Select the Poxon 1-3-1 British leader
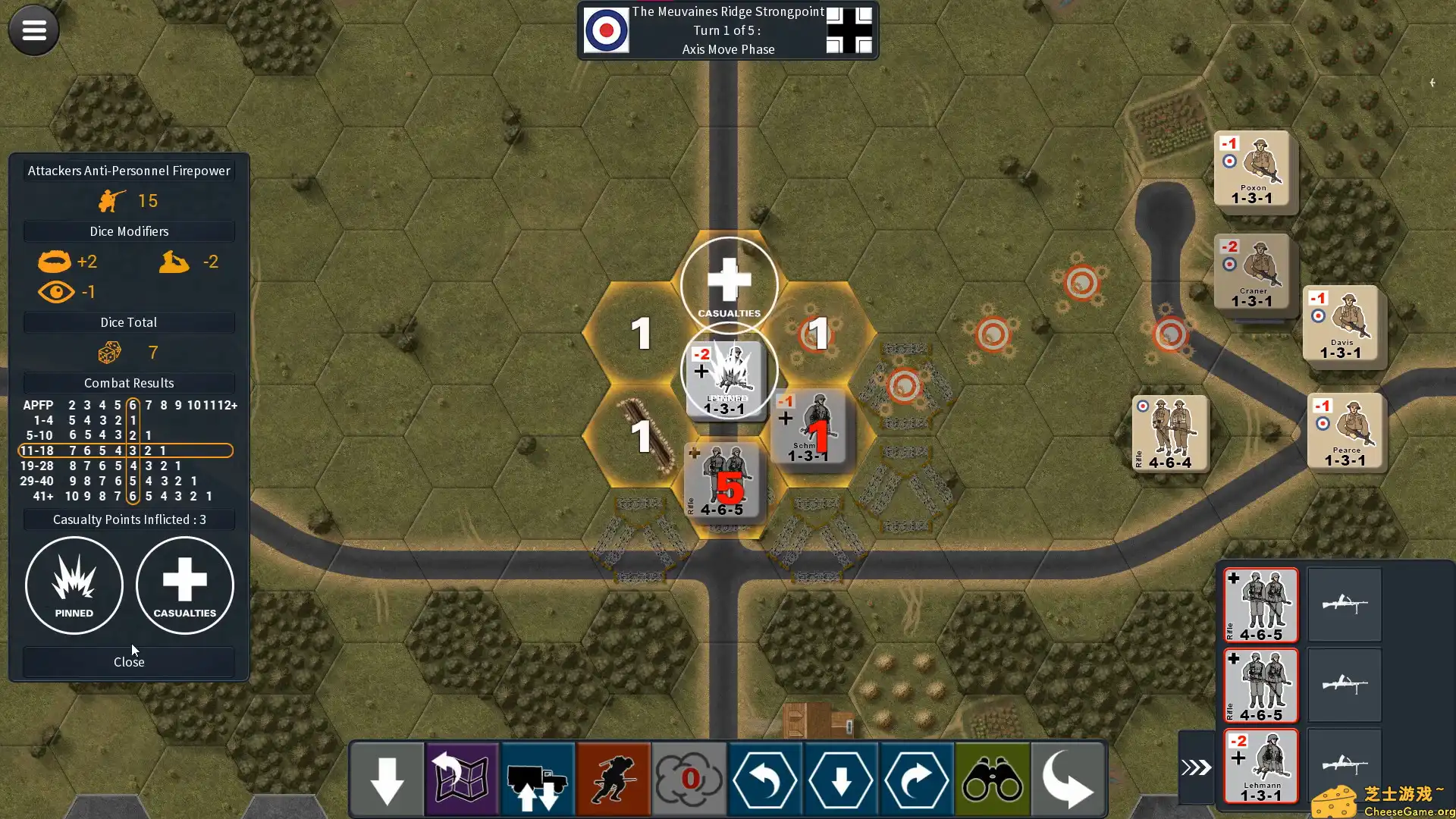 1252,168
